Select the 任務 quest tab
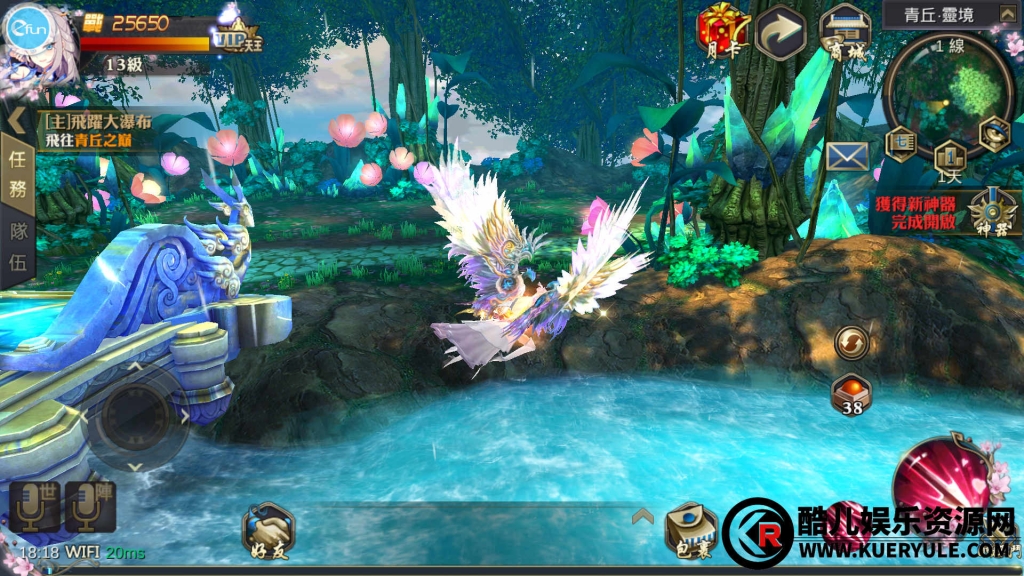Image resolution: width=1024 pixels, height=576 pixels. point(17,172)
